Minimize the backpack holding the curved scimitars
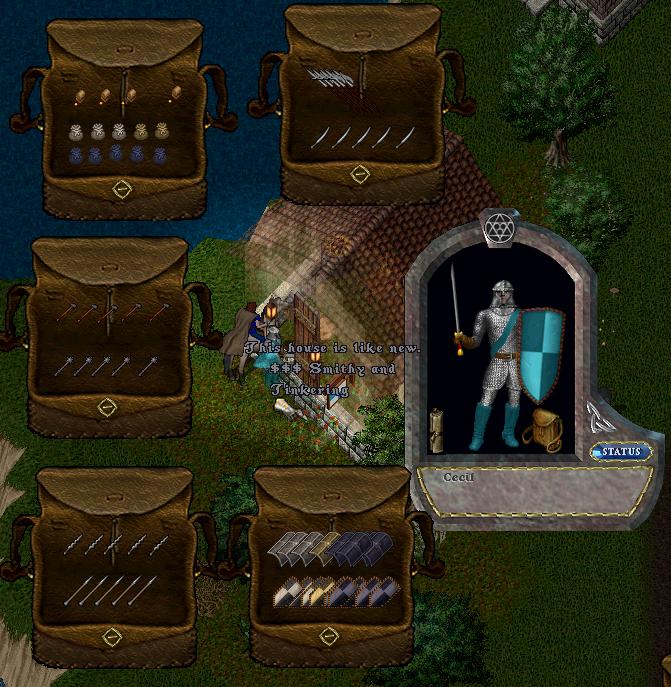Screen dimensions: 671x687 point(360,174)
